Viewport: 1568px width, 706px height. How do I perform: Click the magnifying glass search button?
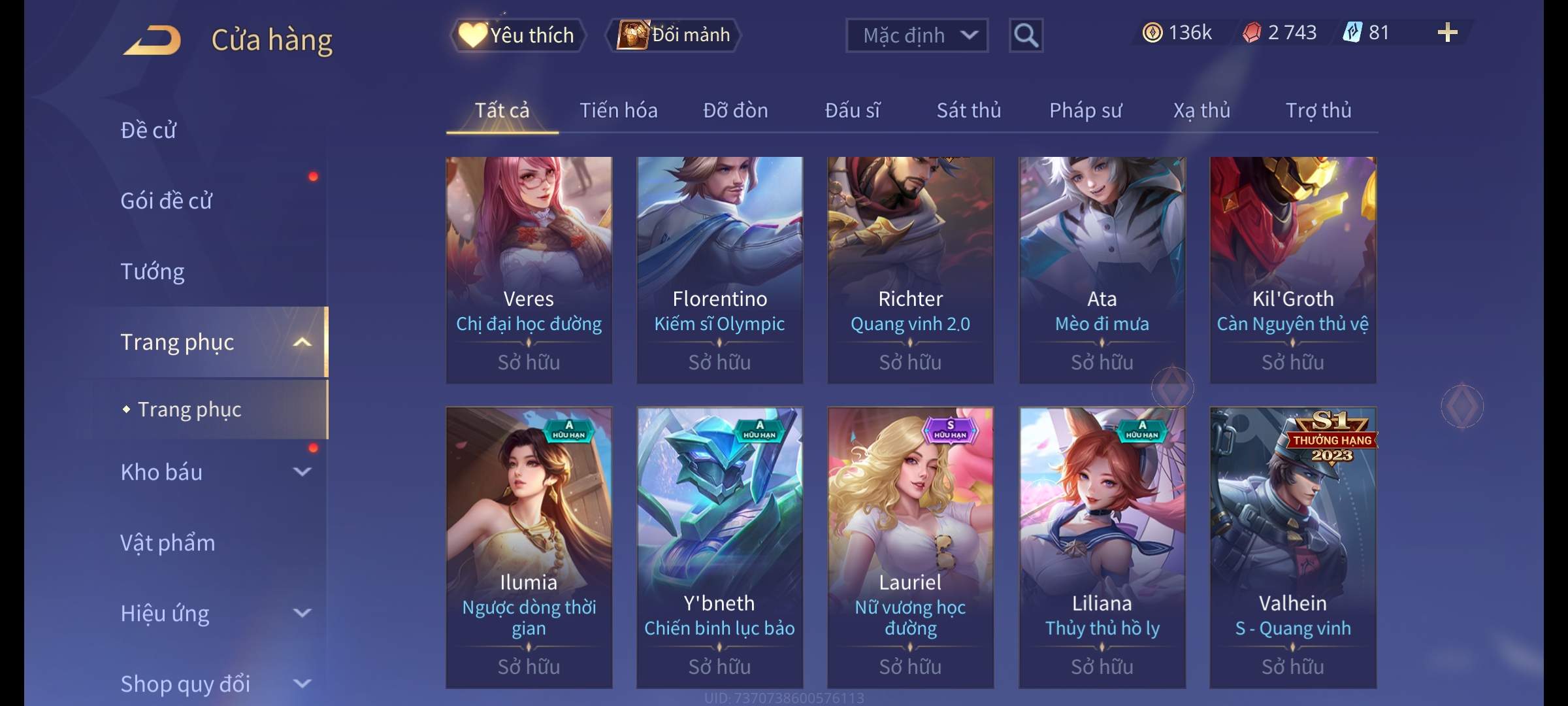[x=1026, y=35]
